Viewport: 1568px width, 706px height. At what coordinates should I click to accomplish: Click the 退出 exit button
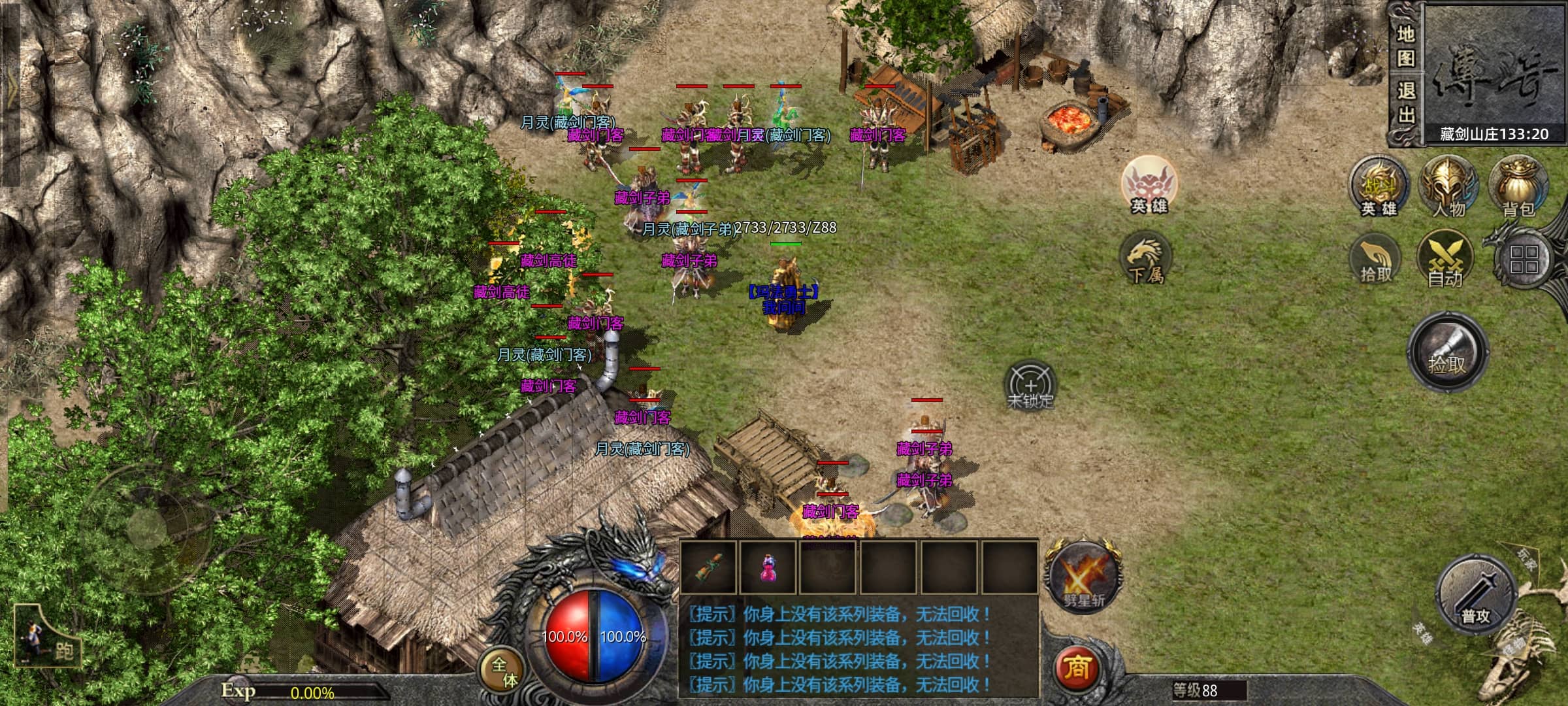click(x=1405, y=103)
